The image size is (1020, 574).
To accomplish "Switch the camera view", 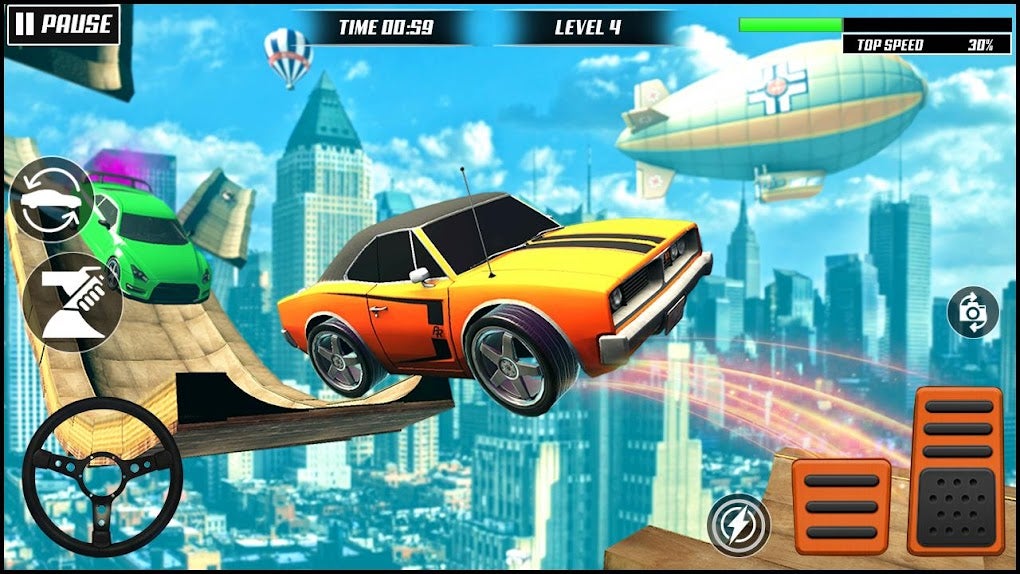I will [973, 313].
